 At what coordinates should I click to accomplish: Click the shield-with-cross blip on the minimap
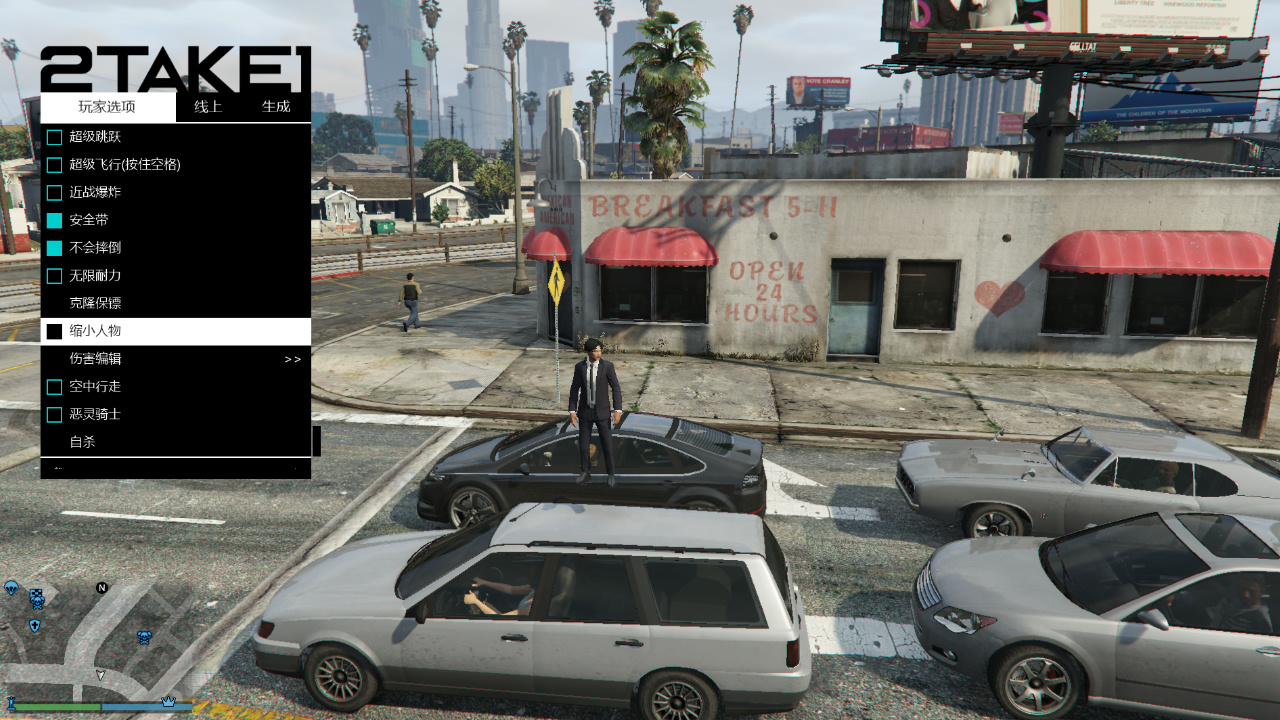(x=34, y=624)
